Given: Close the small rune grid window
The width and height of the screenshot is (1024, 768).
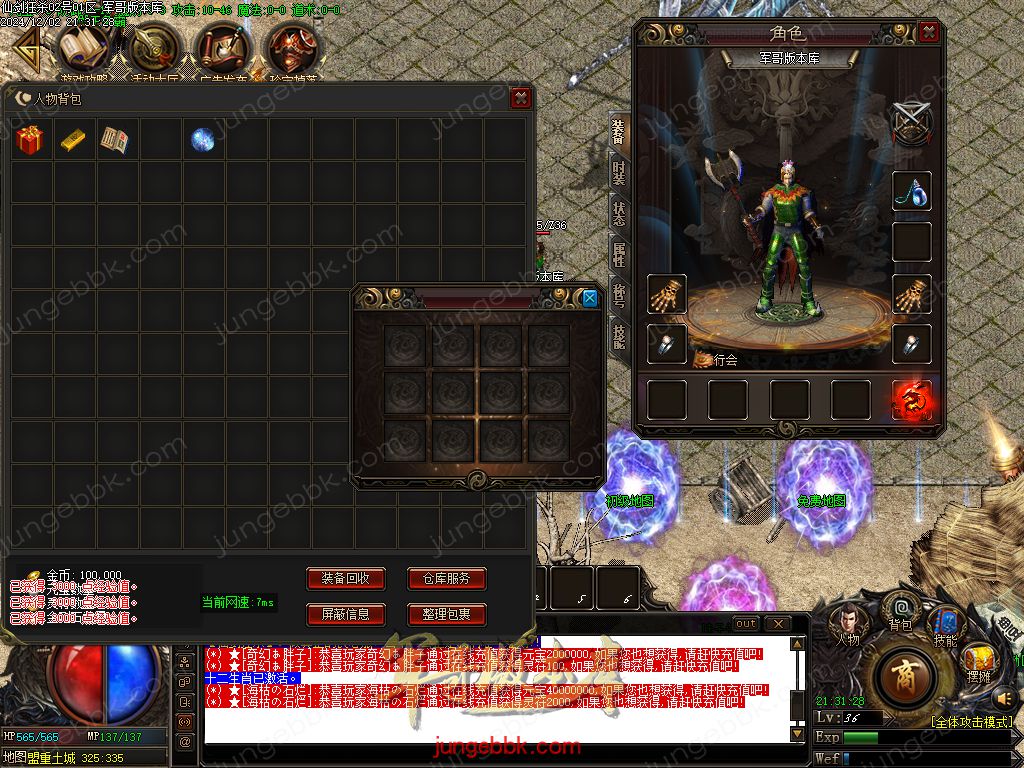Looking at the screenshot, I should tap(590, 298).
